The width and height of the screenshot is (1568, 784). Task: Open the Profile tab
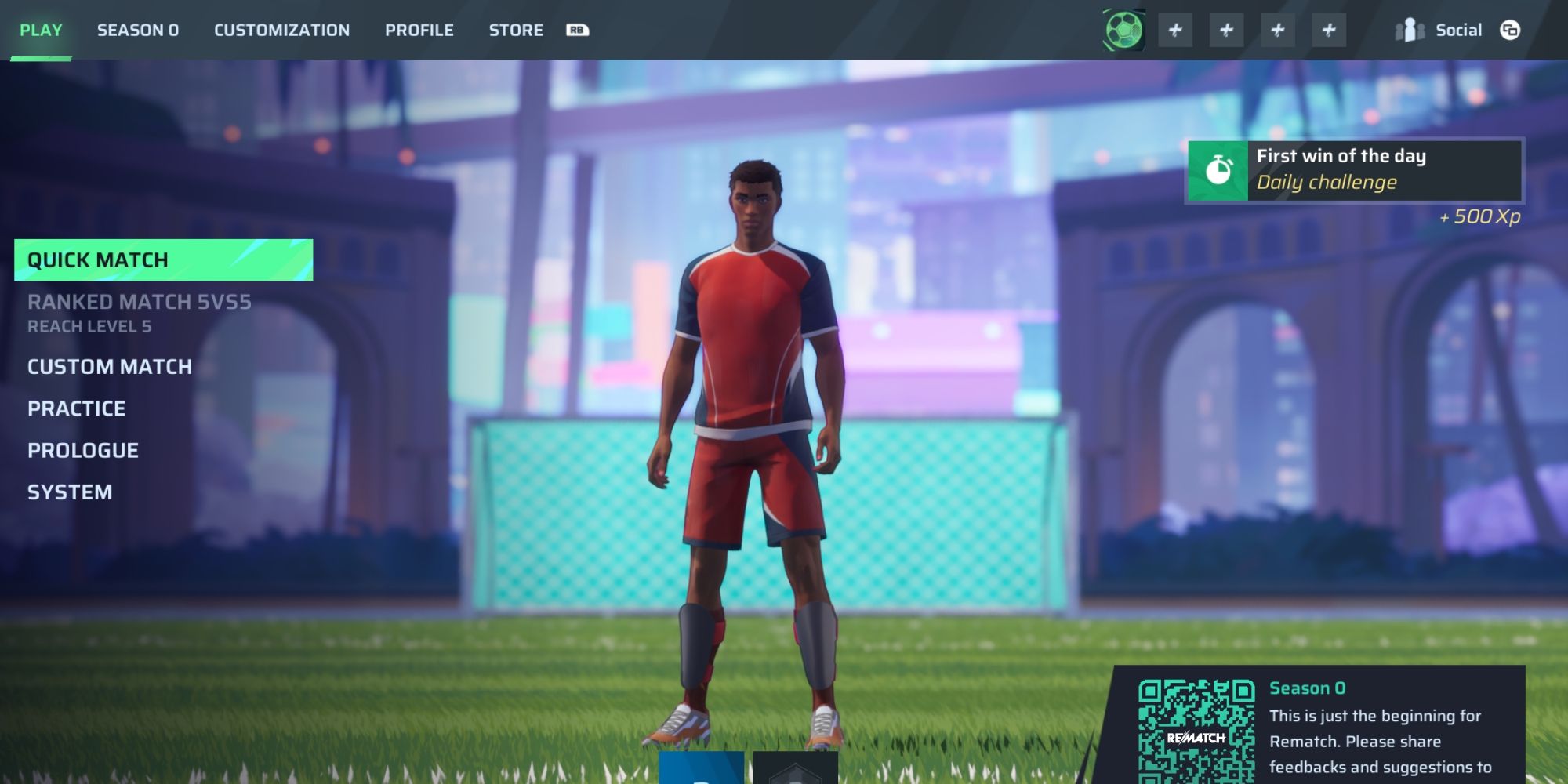coord(419,30)
